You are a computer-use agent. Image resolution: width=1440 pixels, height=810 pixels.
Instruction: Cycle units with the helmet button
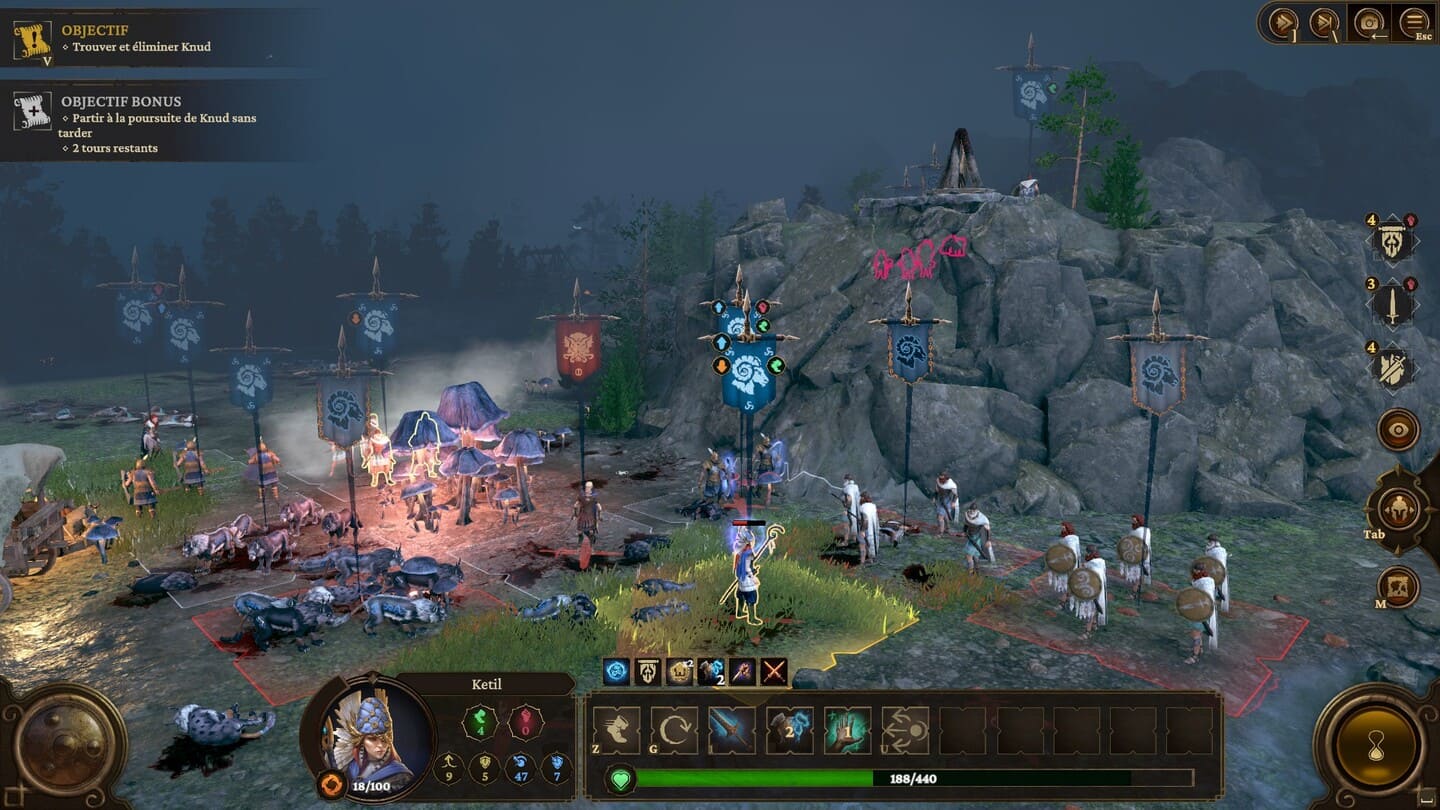[1398, 509]
